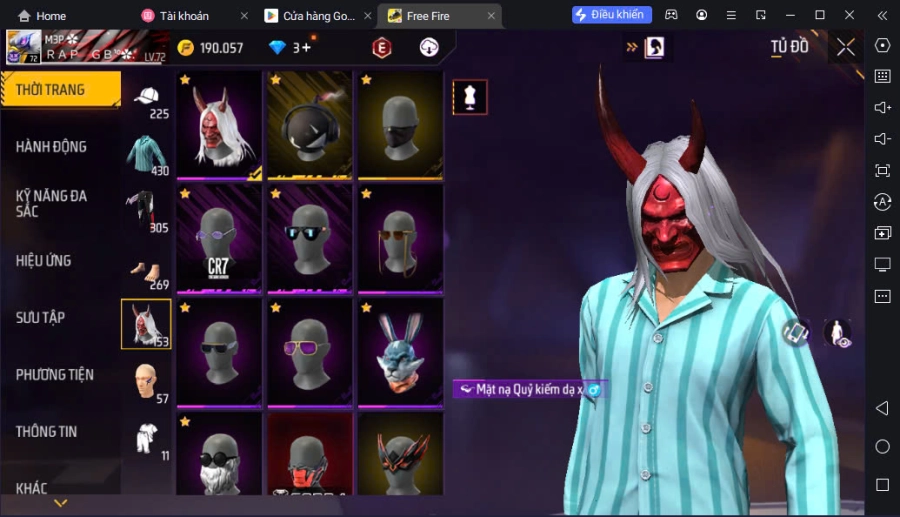
Task: Choose the blue rabbit mask item
Action: click(x=400, y=352)
